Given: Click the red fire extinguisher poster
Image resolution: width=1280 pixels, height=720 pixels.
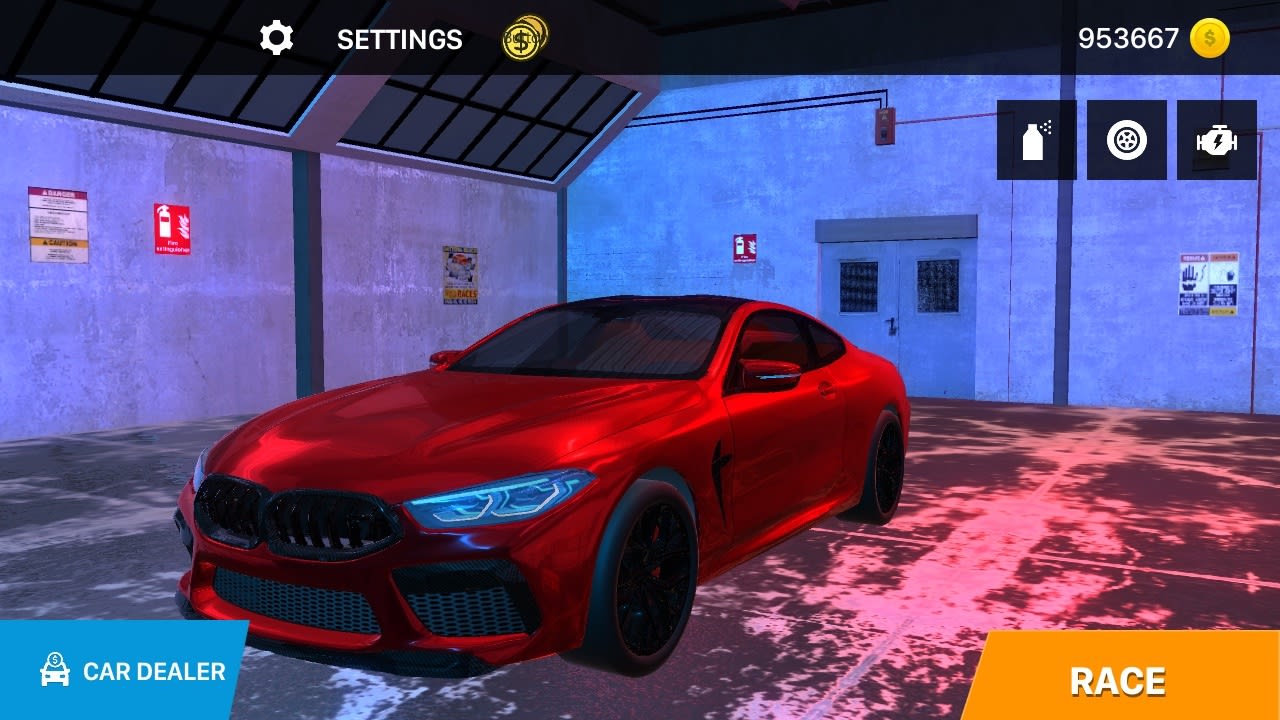Looking at the screenshot, I should (x=172, y=228).
